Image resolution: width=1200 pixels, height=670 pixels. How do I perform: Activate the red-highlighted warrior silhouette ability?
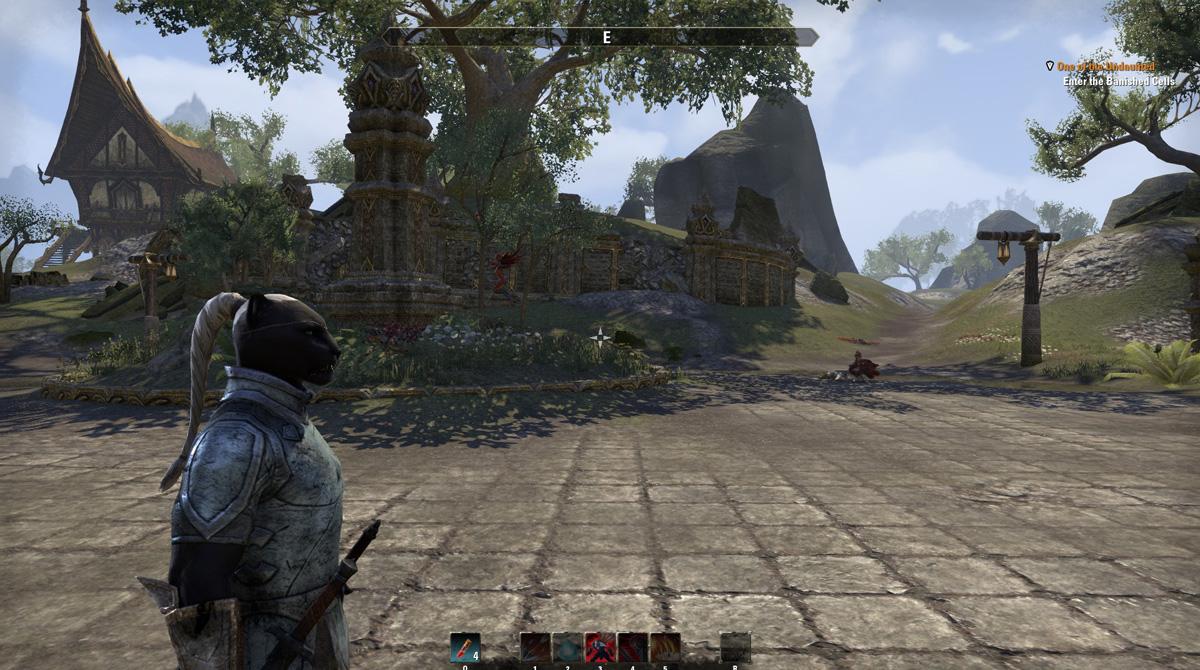click(599, 647)
